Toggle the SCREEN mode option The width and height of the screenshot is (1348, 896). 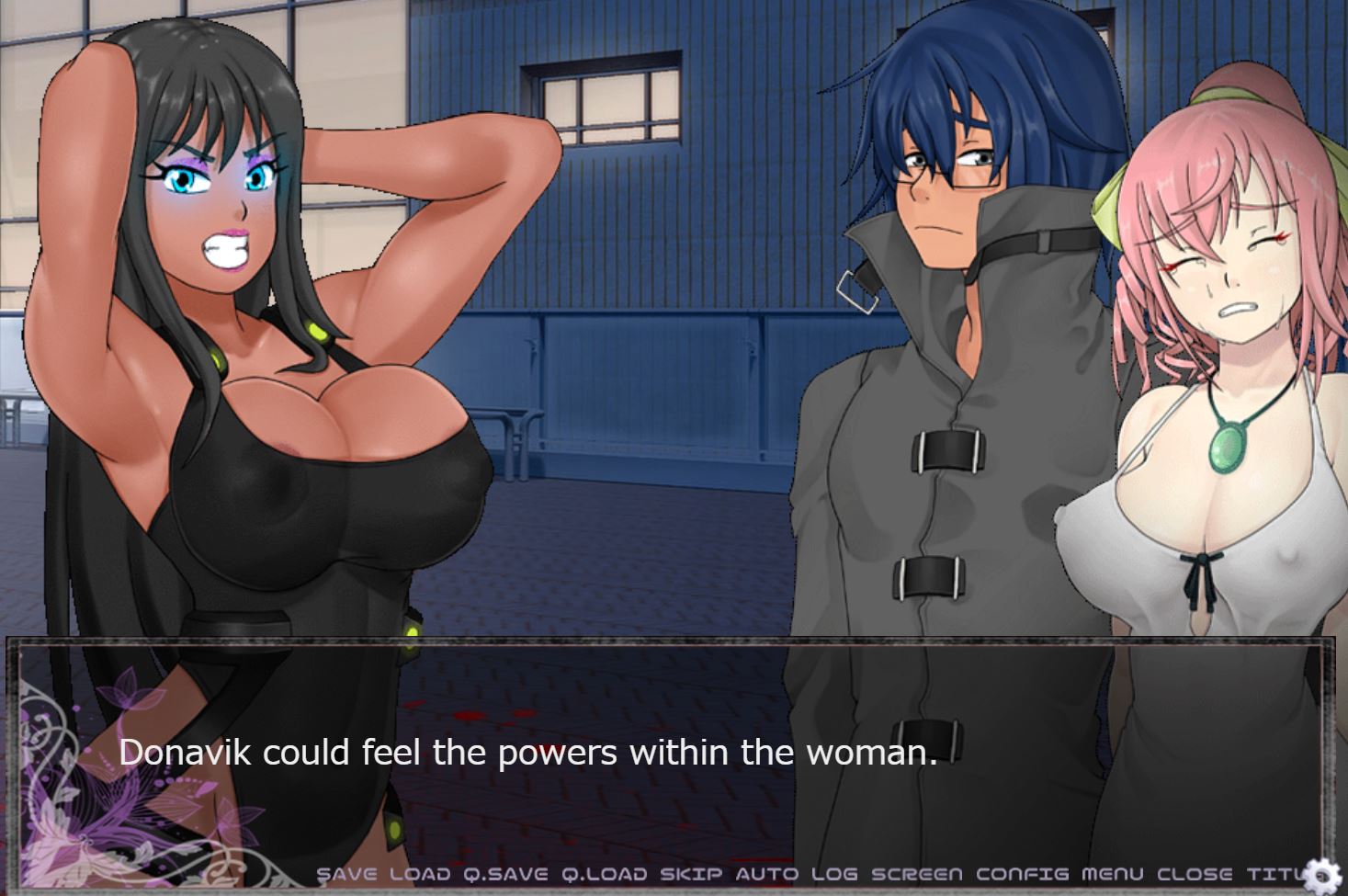coord(916,874)
